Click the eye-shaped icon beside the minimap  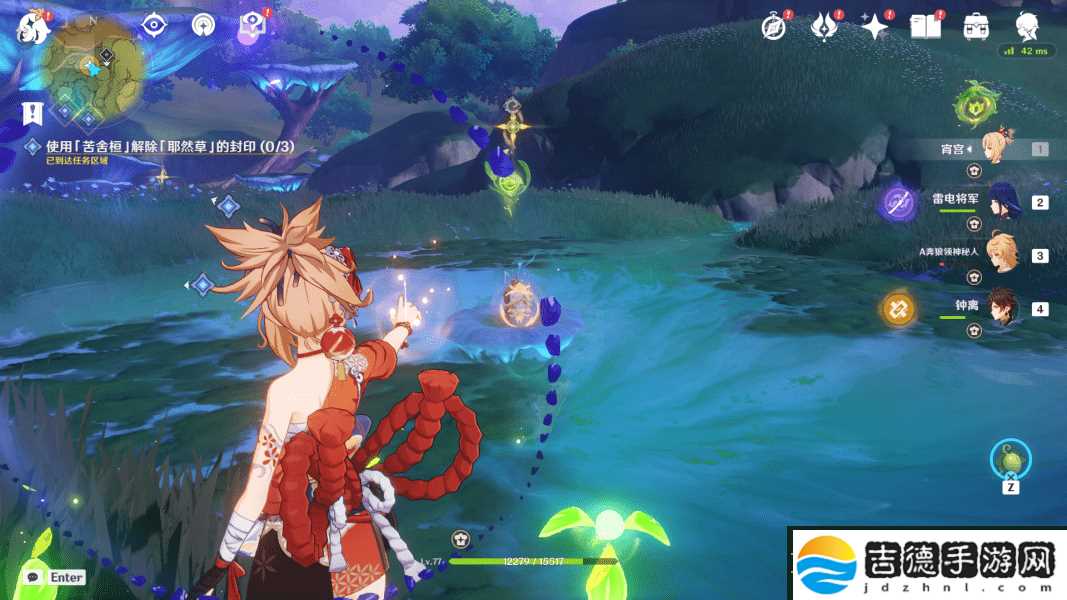pyautogui.click(x=153, y=26)
